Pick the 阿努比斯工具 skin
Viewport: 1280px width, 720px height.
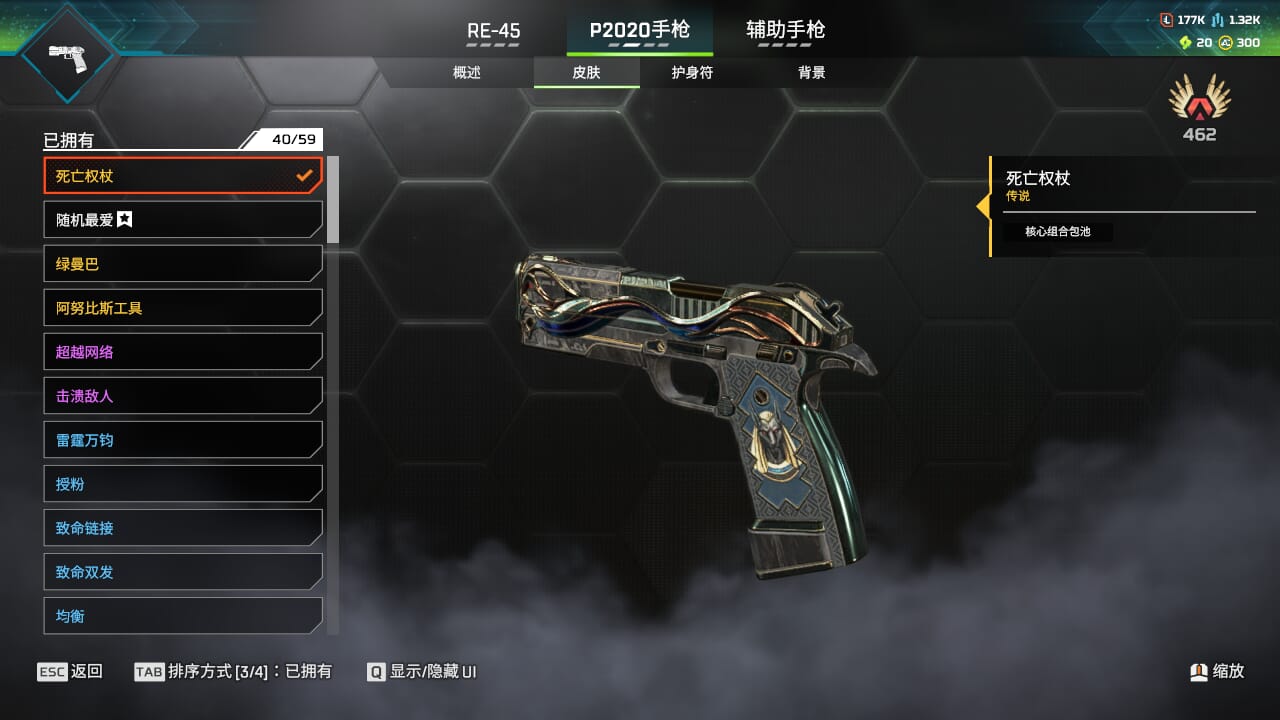click(x=183, y=308)
